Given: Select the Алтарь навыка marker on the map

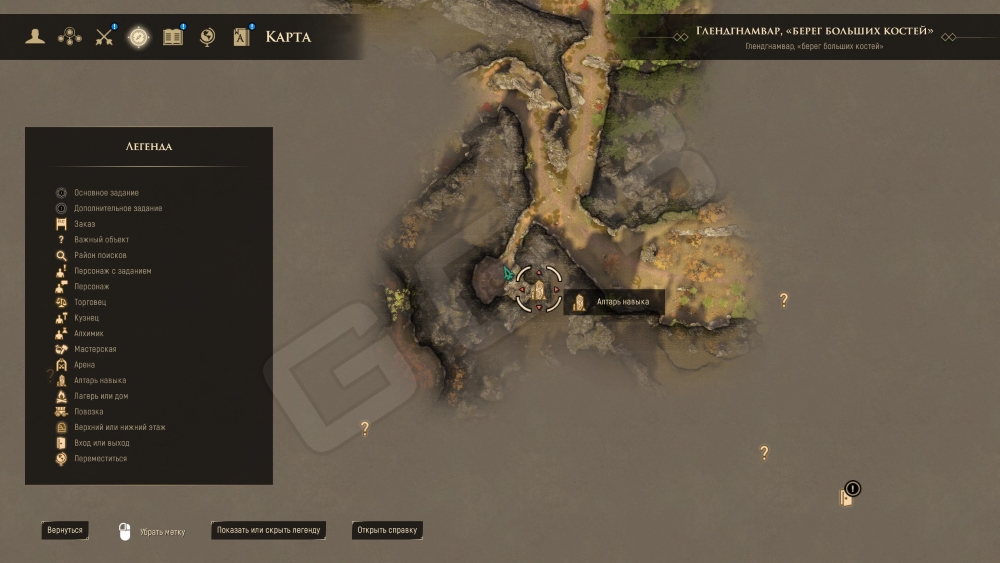Looking at the screenshot, I should (539, 290).
